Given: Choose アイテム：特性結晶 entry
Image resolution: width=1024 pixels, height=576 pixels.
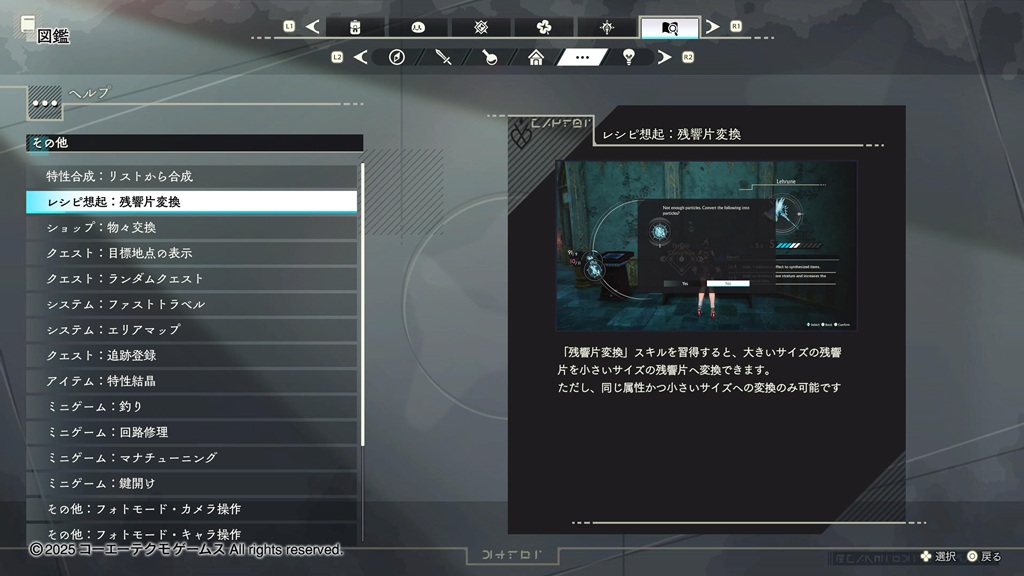Looking at the screenshot, I should click(x=190, y=381).
